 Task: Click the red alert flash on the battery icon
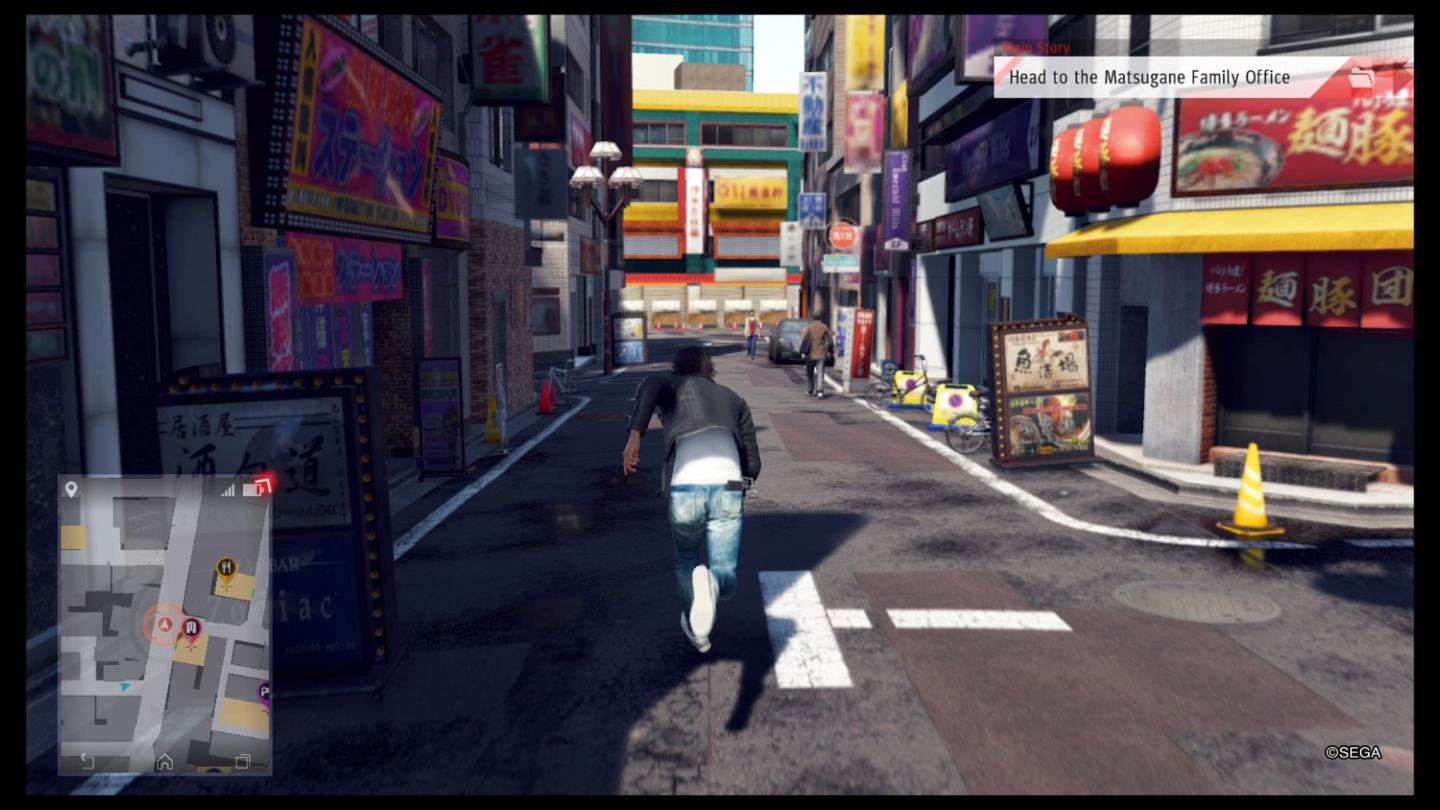262,486
